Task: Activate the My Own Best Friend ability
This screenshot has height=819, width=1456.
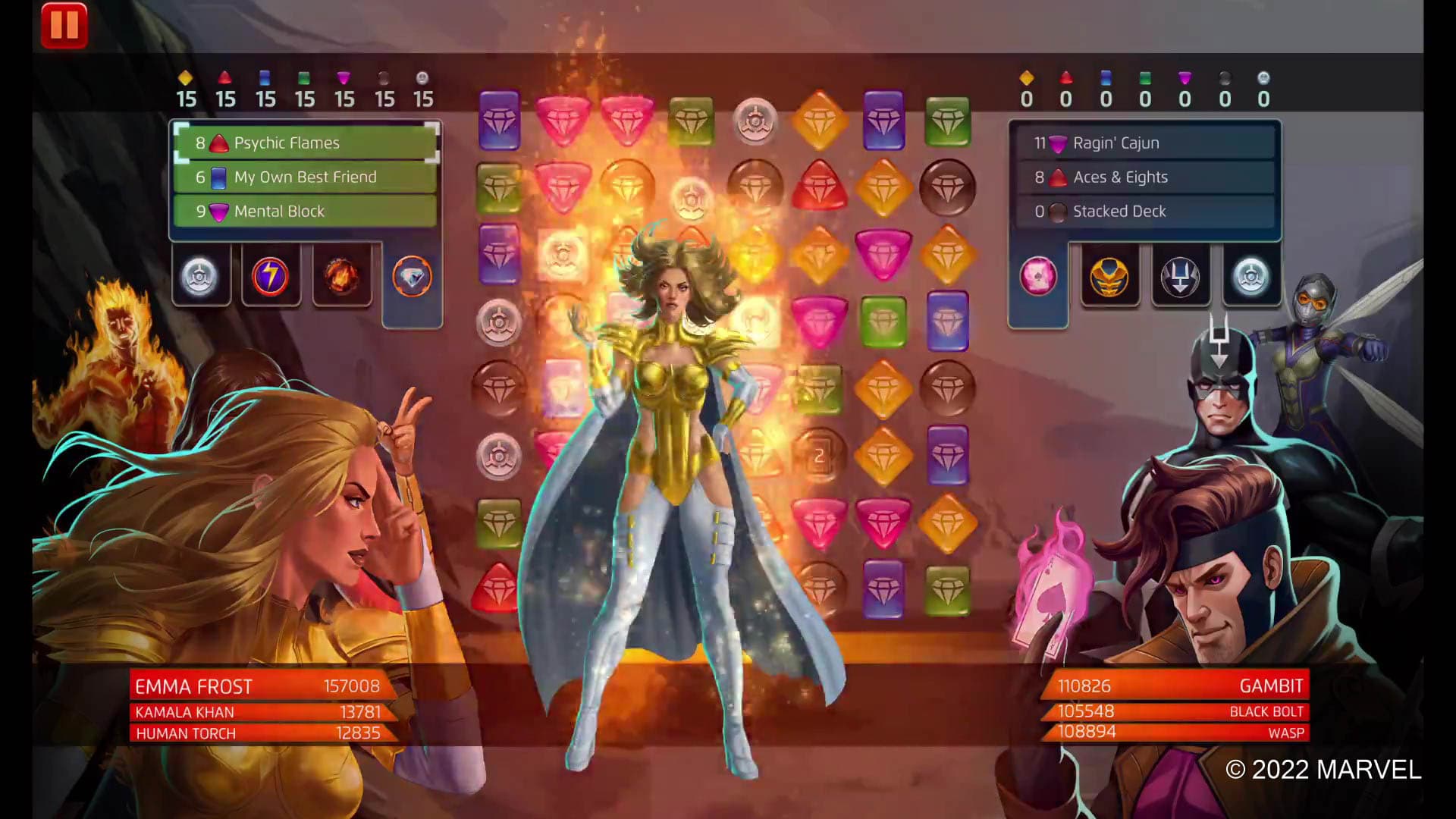Action: (x=303, y=177)
